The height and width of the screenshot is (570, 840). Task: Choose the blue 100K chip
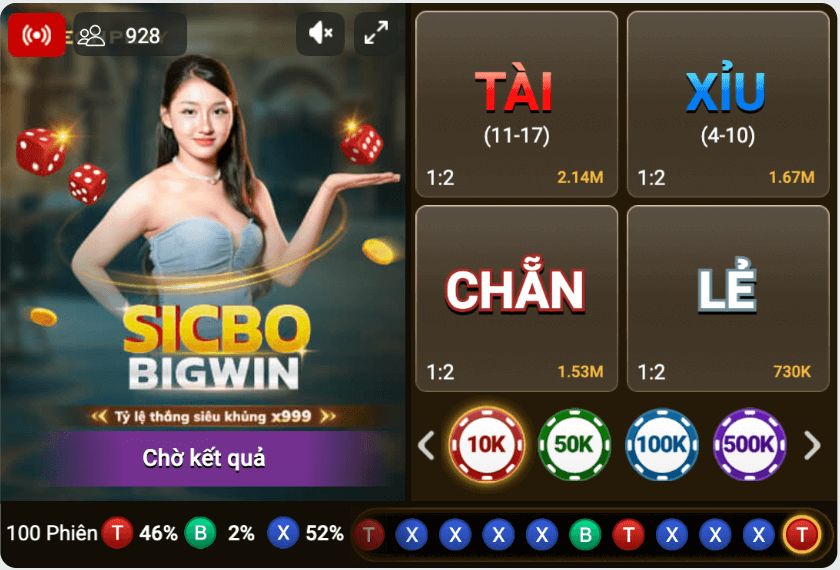(662, 445)
